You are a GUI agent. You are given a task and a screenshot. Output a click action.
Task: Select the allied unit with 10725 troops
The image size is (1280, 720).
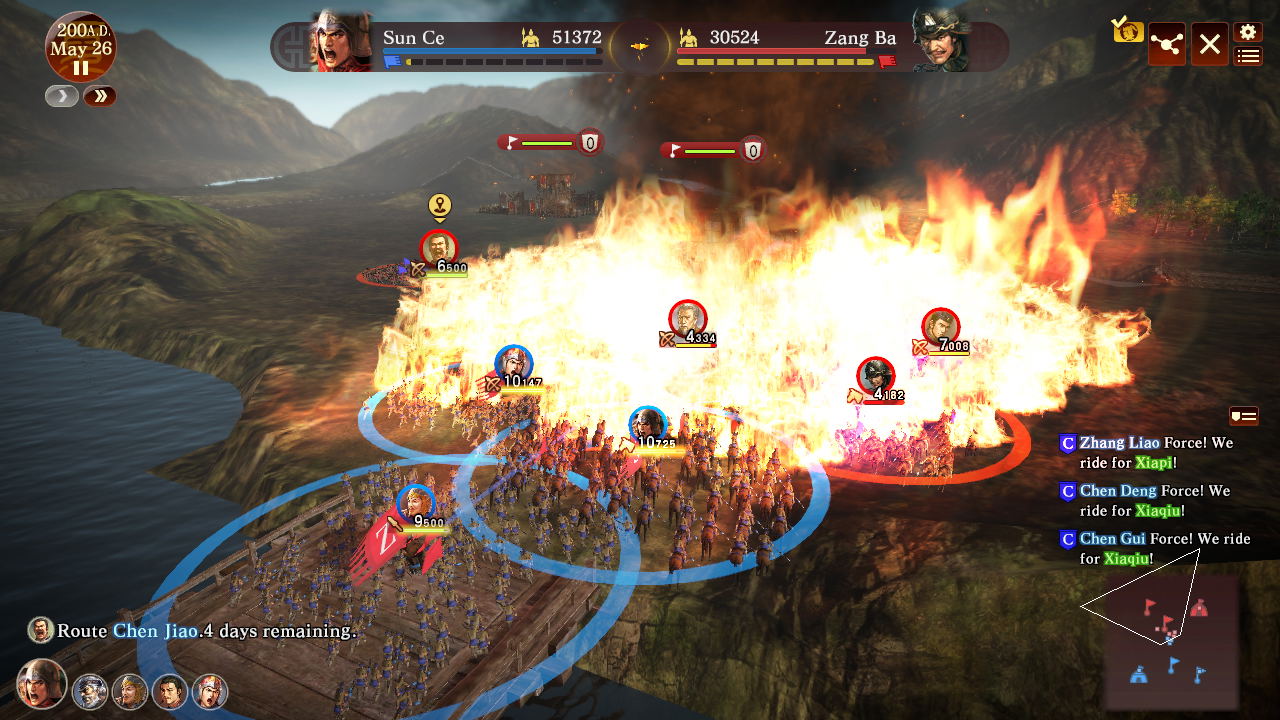[x=648, y=425]
